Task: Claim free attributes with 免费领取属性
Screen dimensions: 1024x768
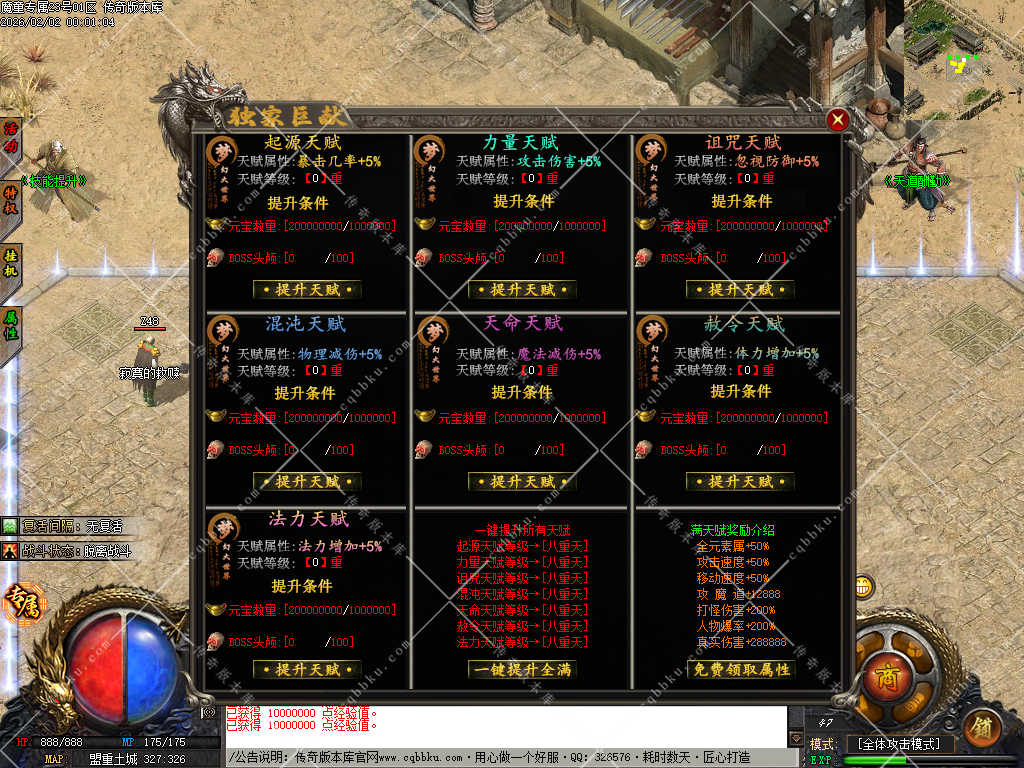Action: click(x=740, y=670)
